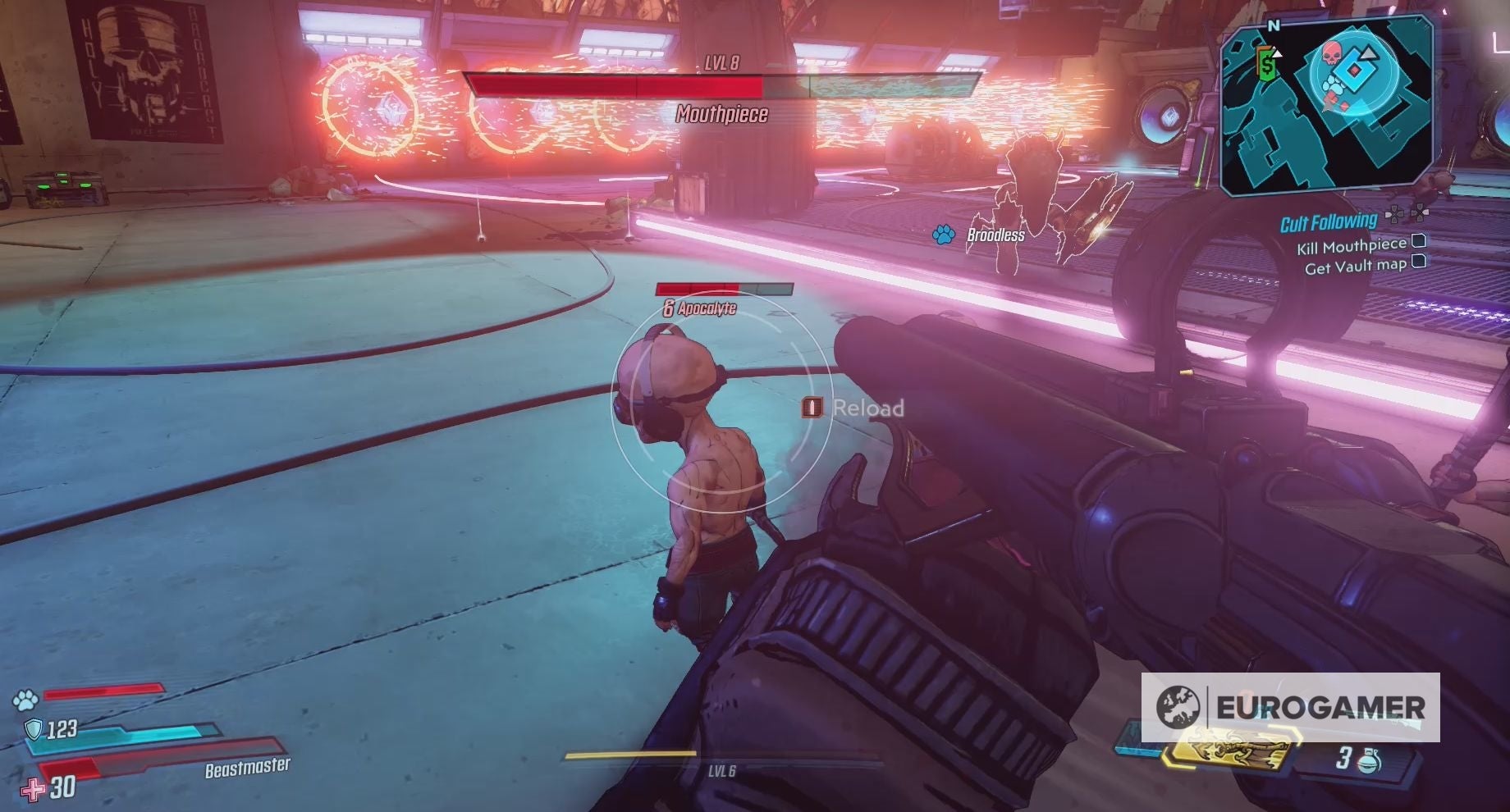This screenshot has width=1510, height=812.
Task: Click the green money icon on the minimap
Action: (1268, 66)
